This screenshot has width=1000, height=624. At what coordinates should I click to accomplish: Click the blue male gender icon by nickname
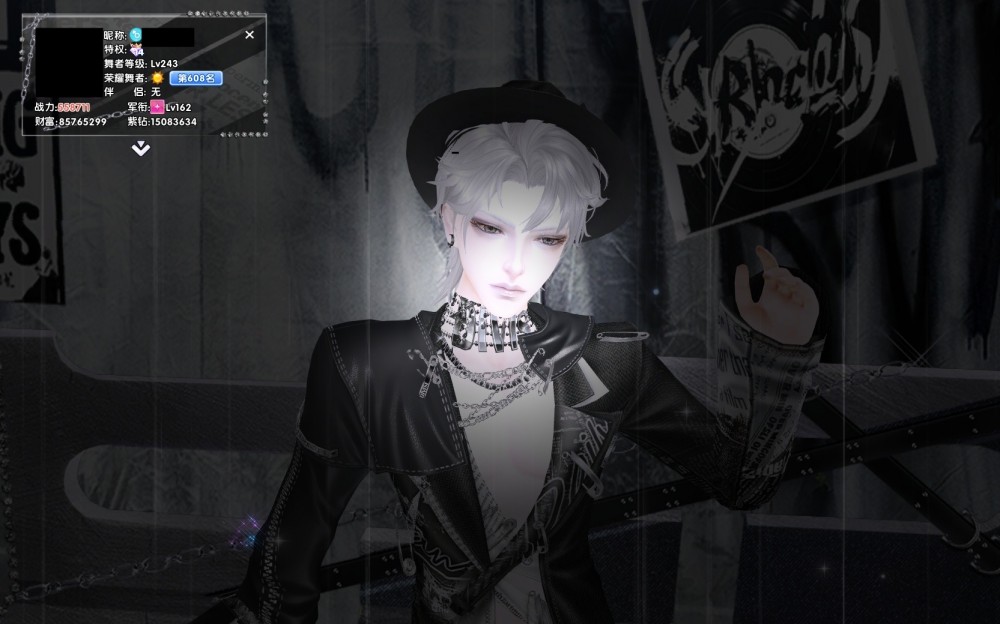tap(136, 35)
